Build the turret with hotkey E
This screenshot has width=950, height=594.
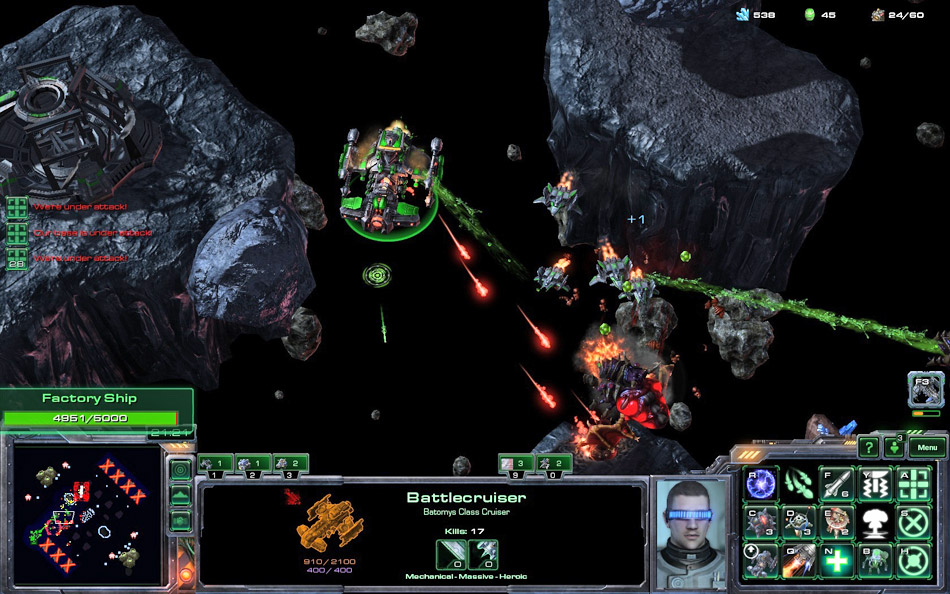837,522
